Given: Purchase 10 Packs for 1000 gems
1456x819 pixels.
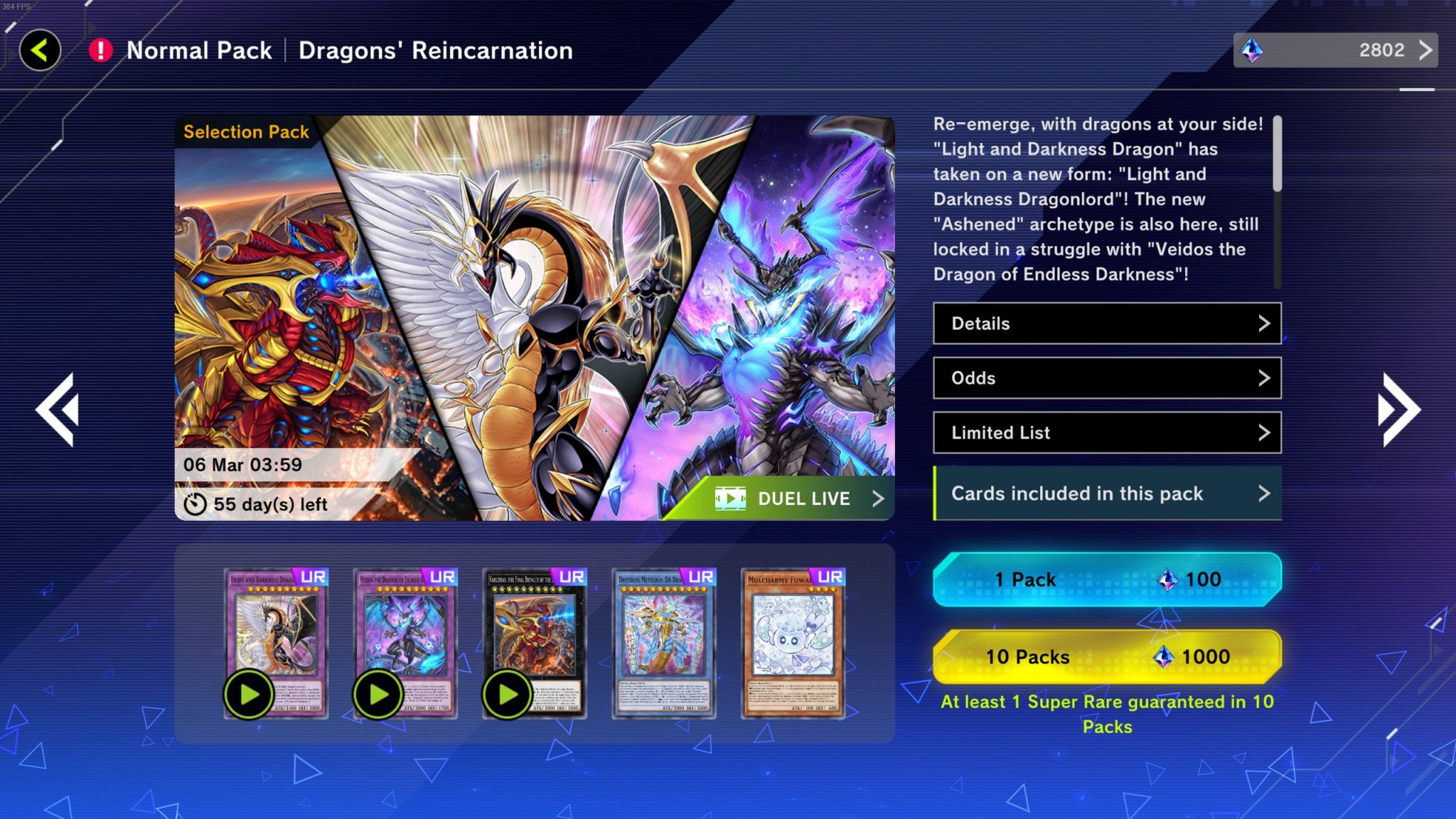Looking at the screenshot, I should [x=1107, y=656].
